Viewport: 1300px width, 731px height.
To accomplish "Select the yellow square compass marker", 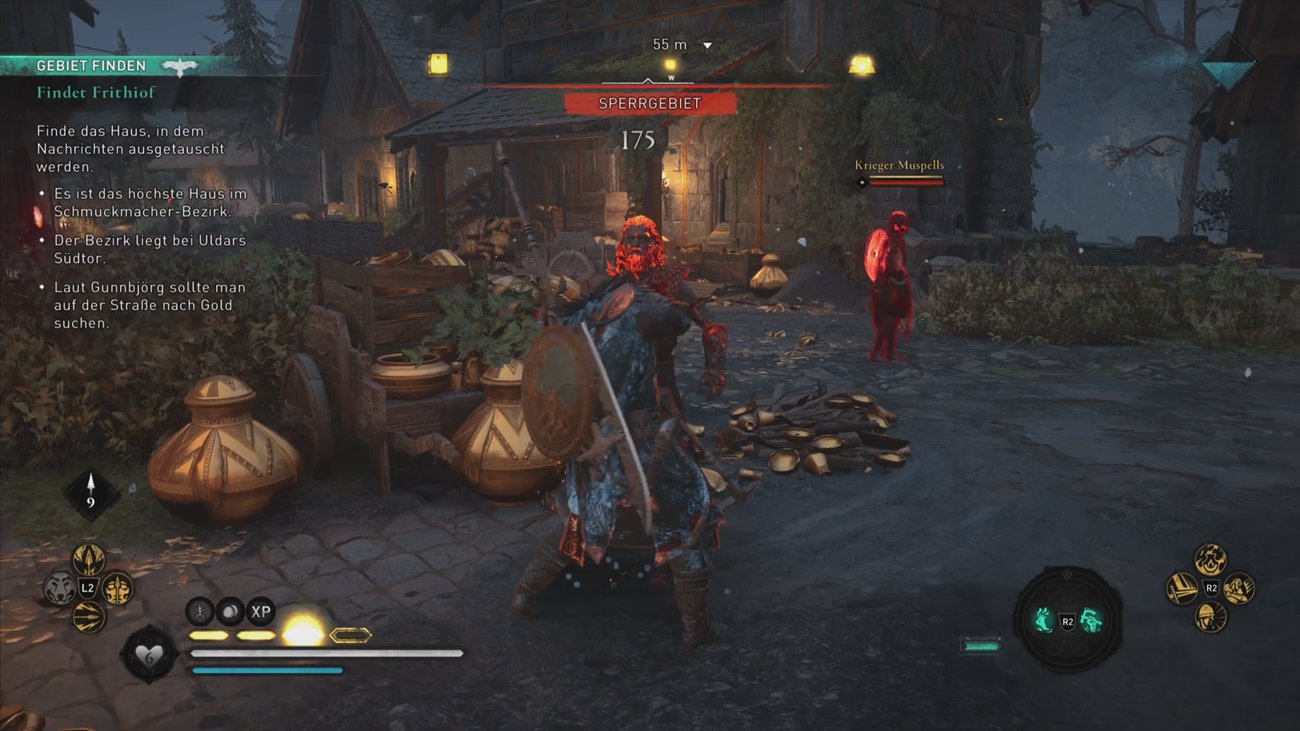I will pos(438,64).
